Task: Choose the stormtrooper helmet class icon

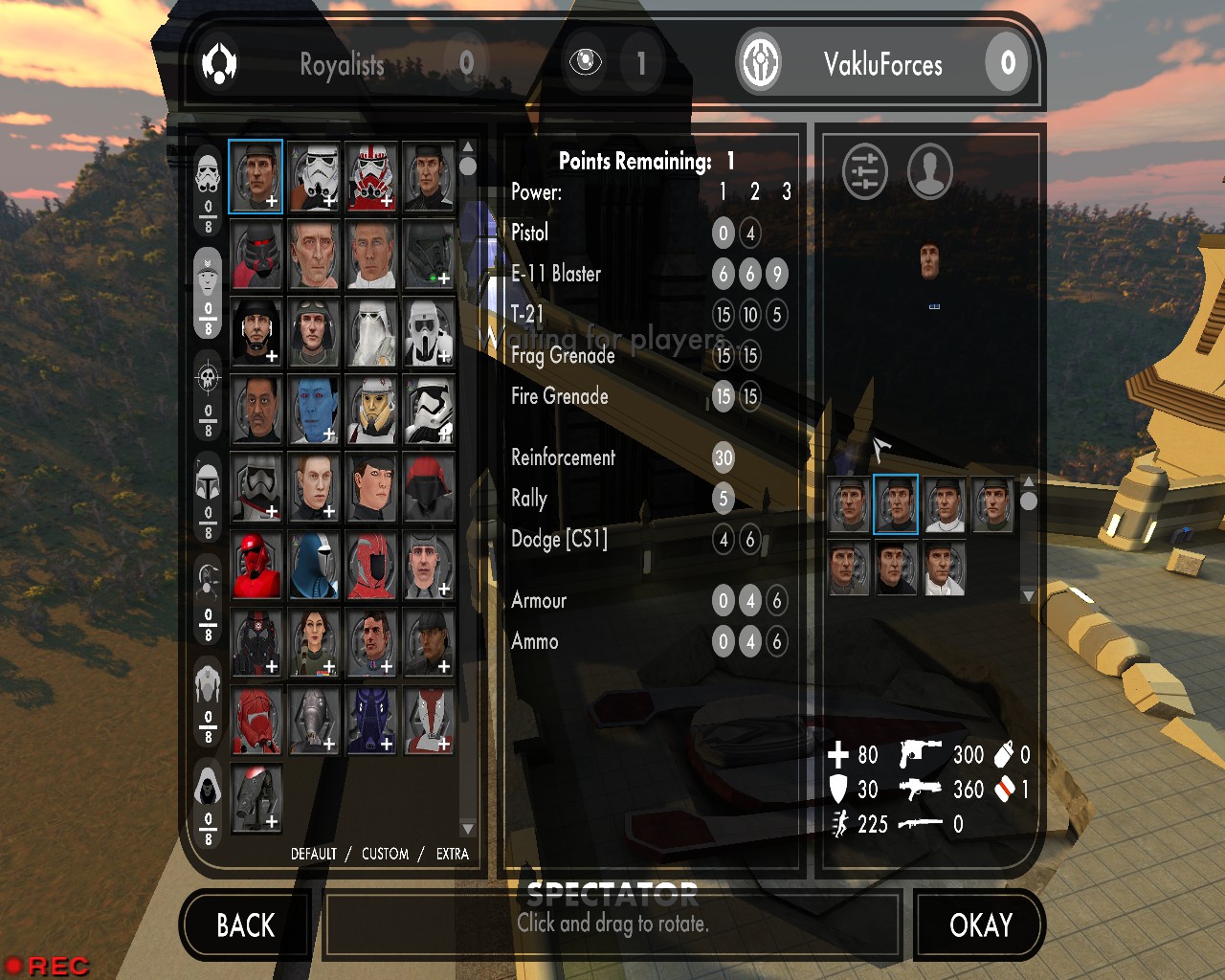Action: [208, 174]
